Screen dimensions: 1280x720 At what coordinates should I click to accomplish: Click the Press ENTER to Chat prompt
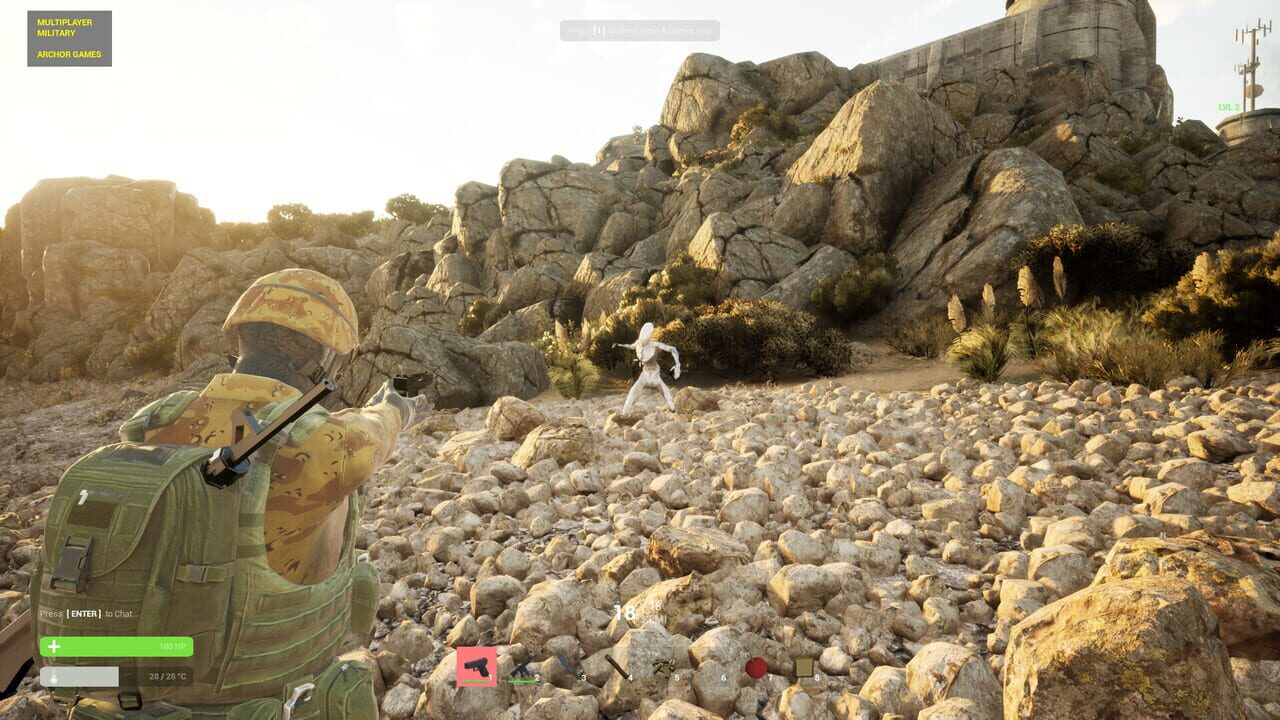pyautogui.click(x=85, y=613)
